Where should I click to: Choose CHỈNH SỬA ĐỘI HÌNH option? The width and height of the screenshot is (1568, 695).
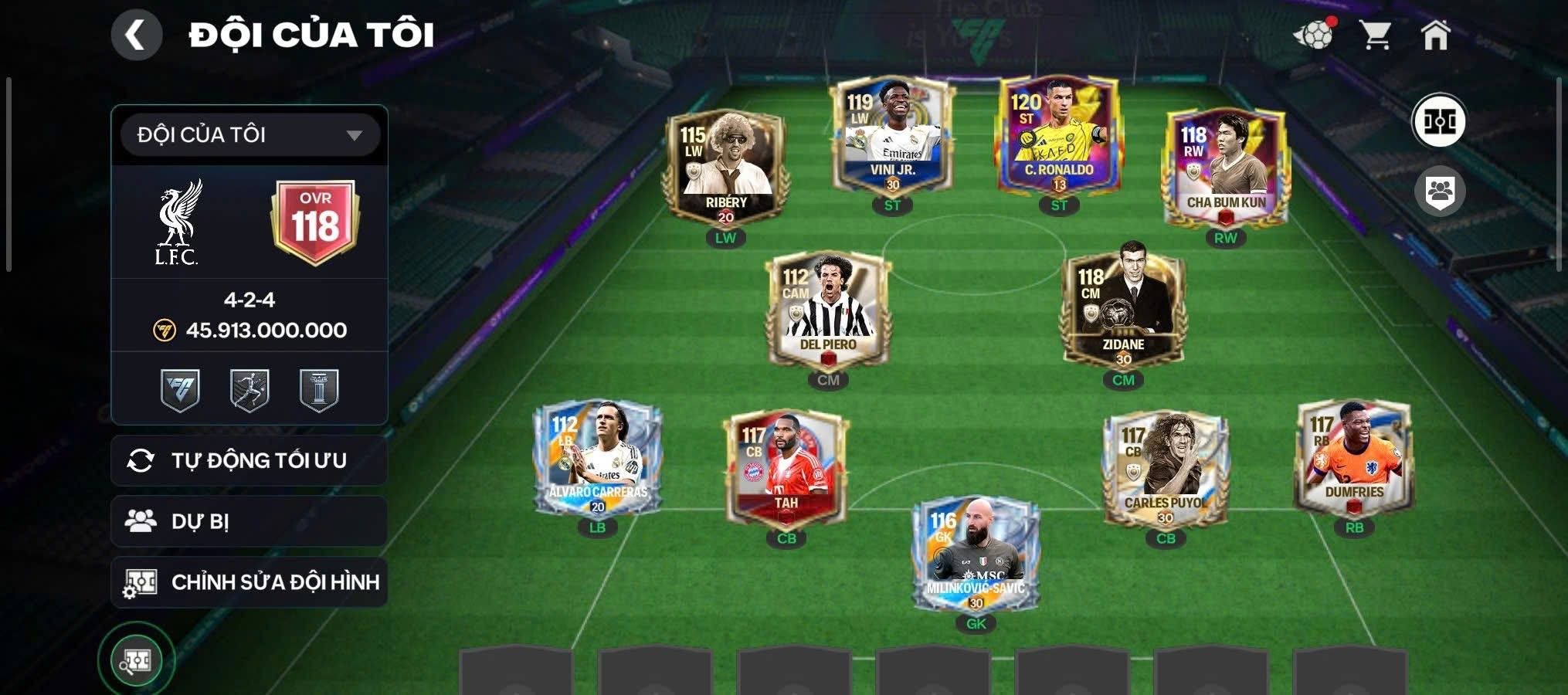249,582
